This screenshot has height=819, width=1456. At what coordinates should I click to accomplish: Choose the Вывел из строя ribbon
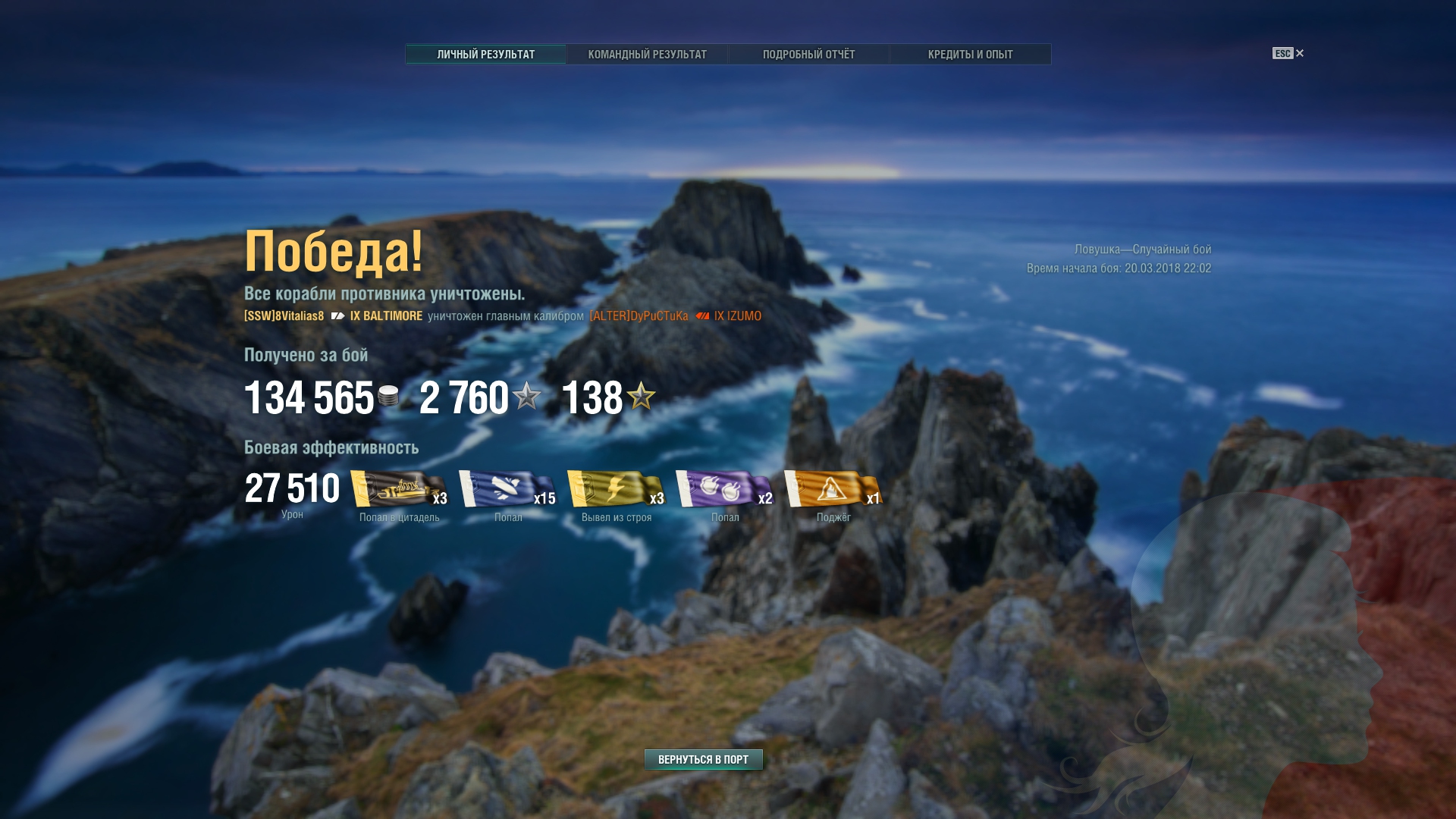point(616,489)
